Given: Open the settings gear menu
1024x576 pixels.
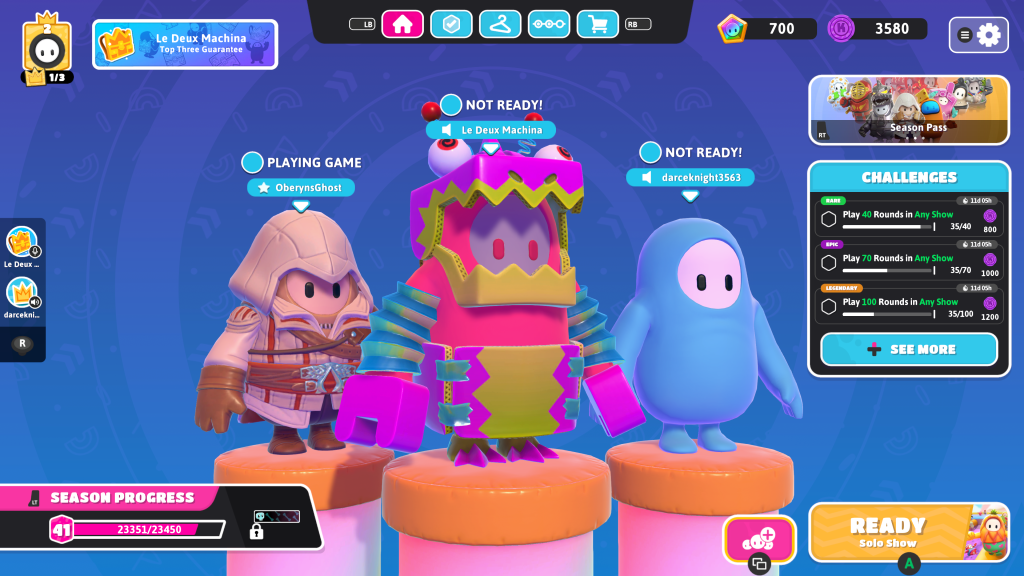Looking at the screenshot, I should pyautogui.click(x=979, y=35).
